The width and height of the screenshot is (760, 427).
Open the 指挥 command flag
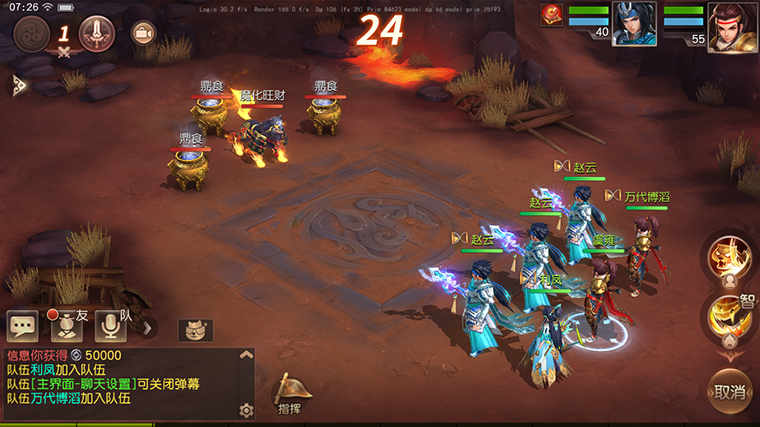click(x=290, y=394)
